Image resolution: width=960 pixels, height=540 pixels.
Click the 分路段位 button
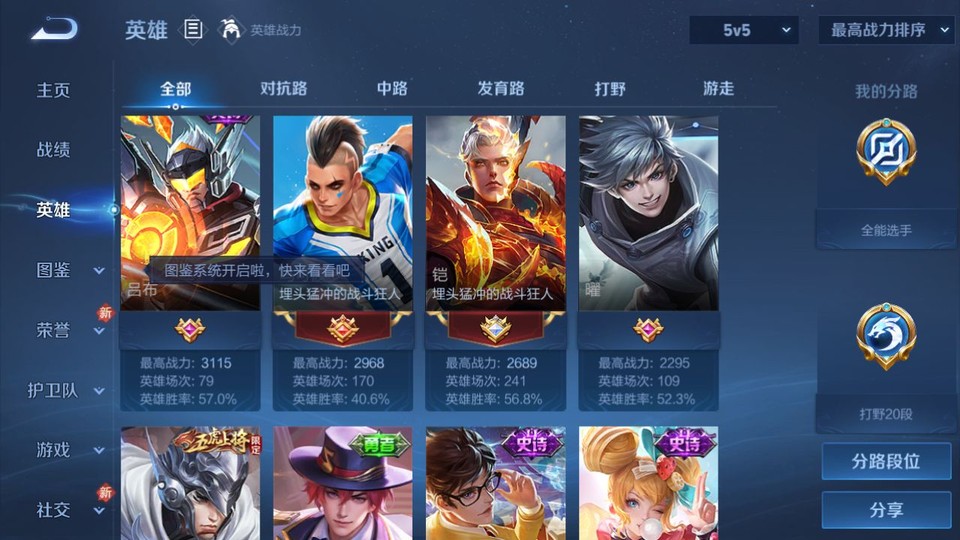click(x=886, y=462)
